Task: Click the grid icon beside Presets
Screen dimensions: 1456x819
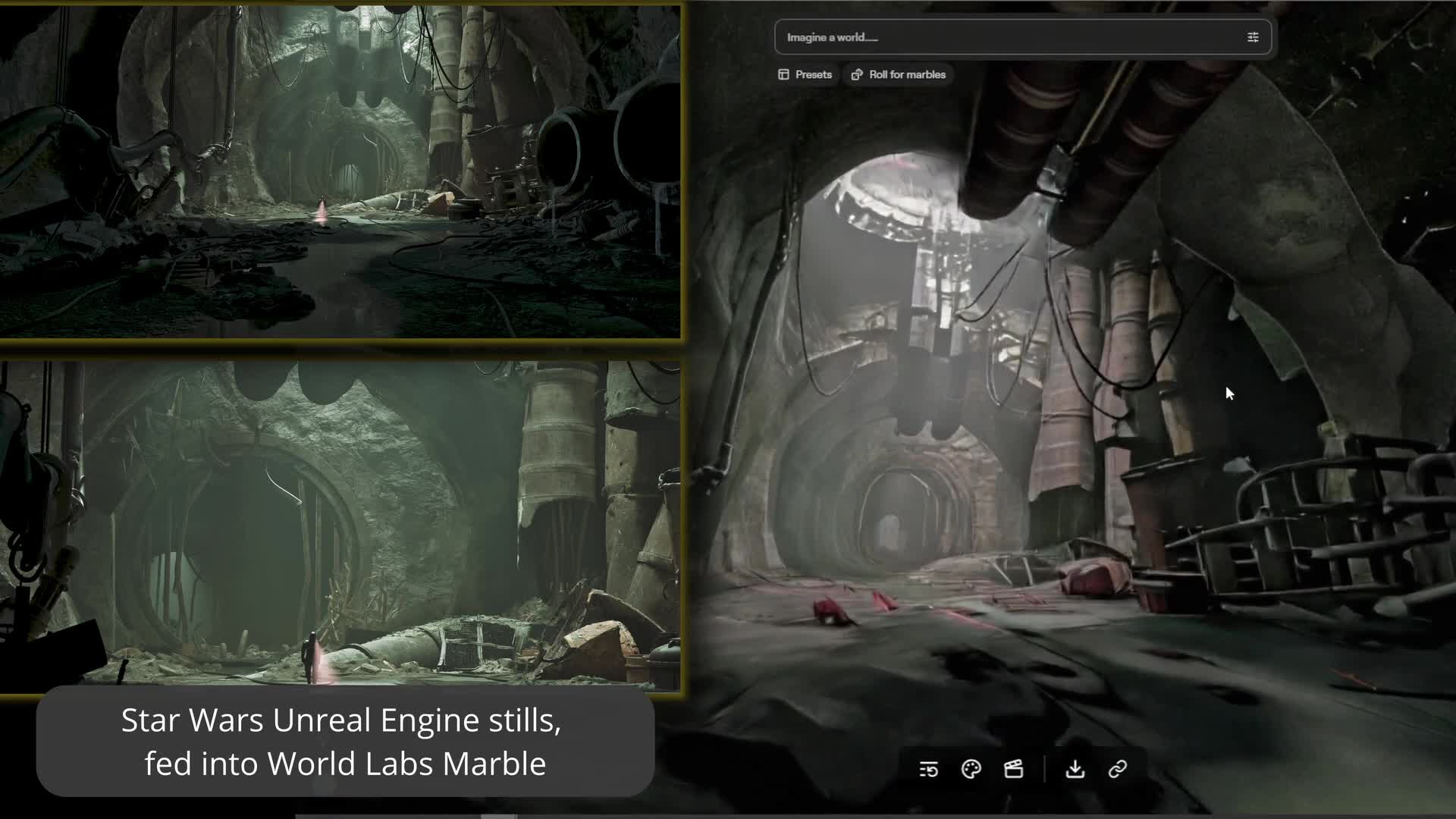Action: 783,74
